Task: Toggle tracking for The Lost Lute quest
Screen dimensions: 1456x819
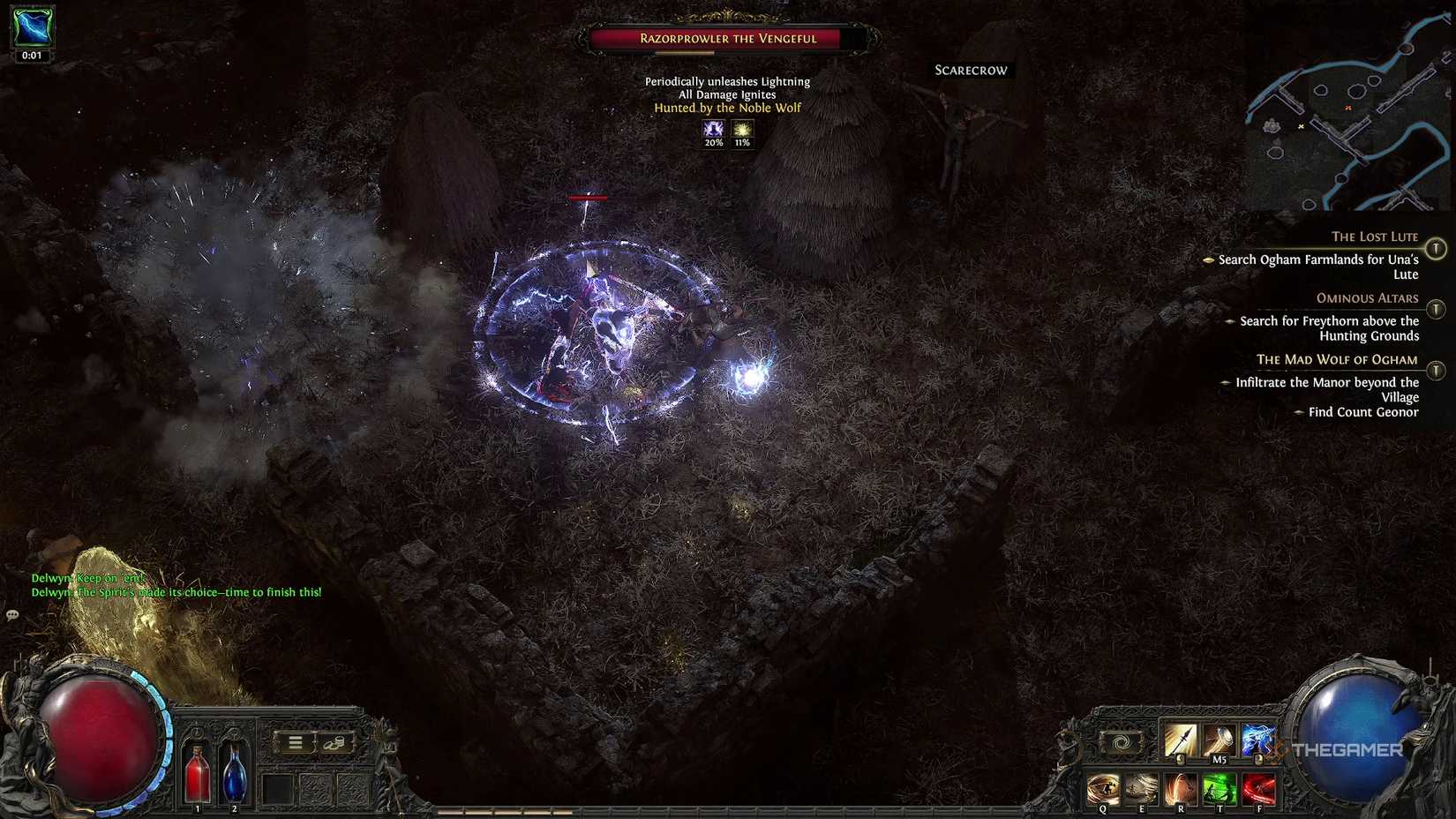Action: 1437,246
